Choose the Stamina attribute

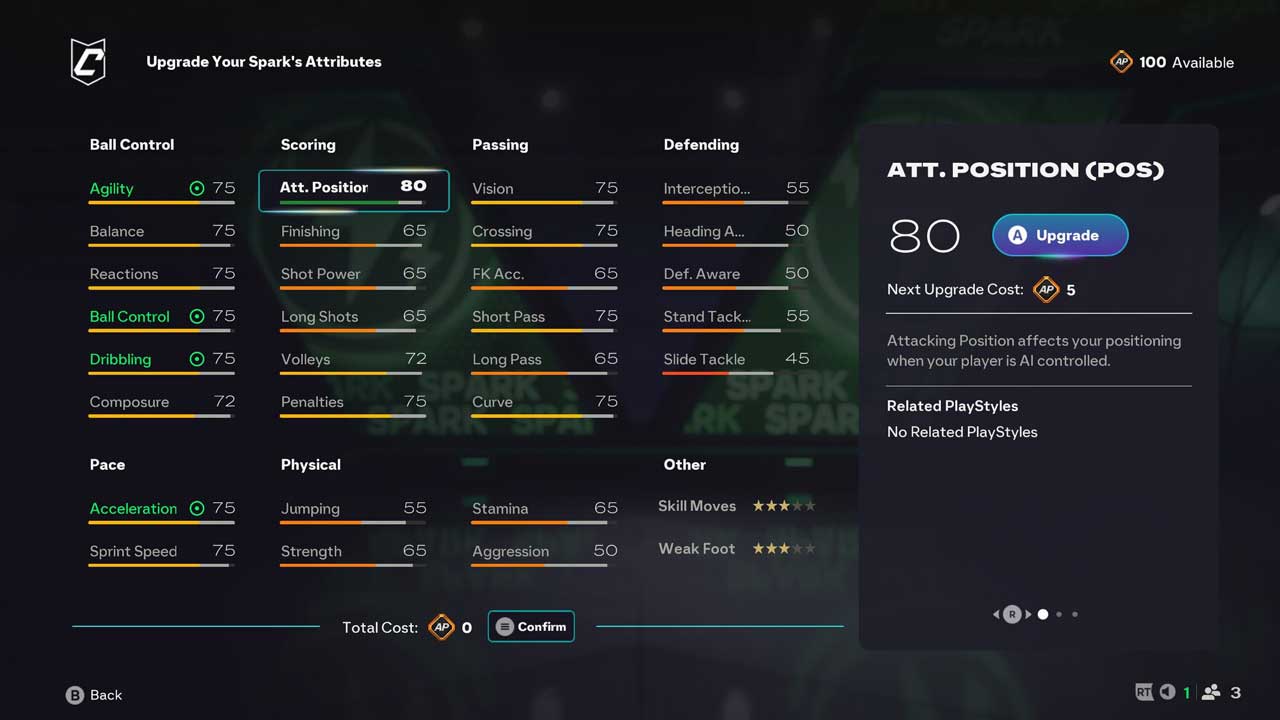pos(544,509)
